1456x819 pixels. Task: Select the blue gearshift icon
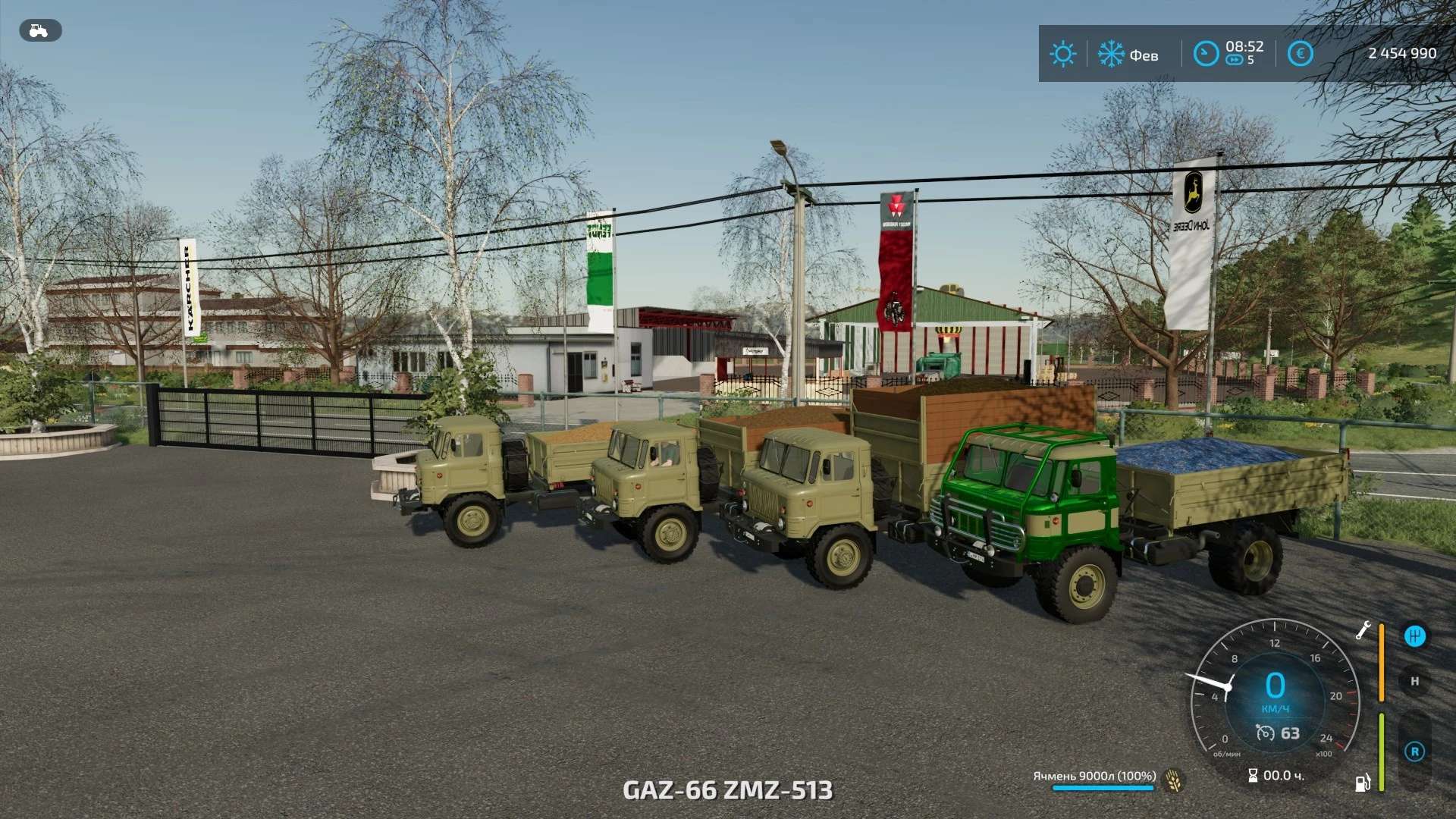[1414, 636]
